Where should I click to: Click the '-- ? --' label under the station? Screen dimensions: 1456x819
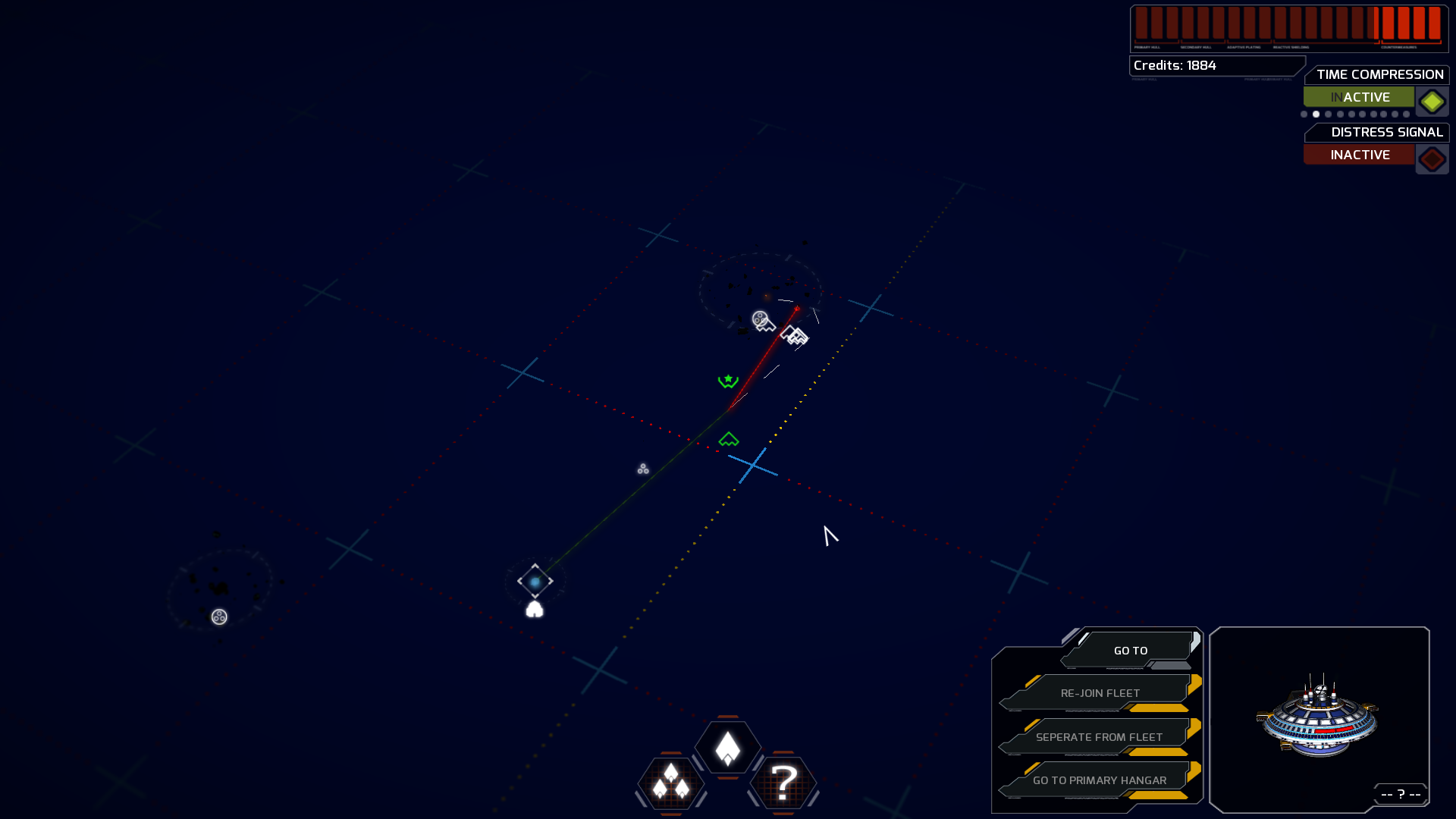coord(1400,794)
